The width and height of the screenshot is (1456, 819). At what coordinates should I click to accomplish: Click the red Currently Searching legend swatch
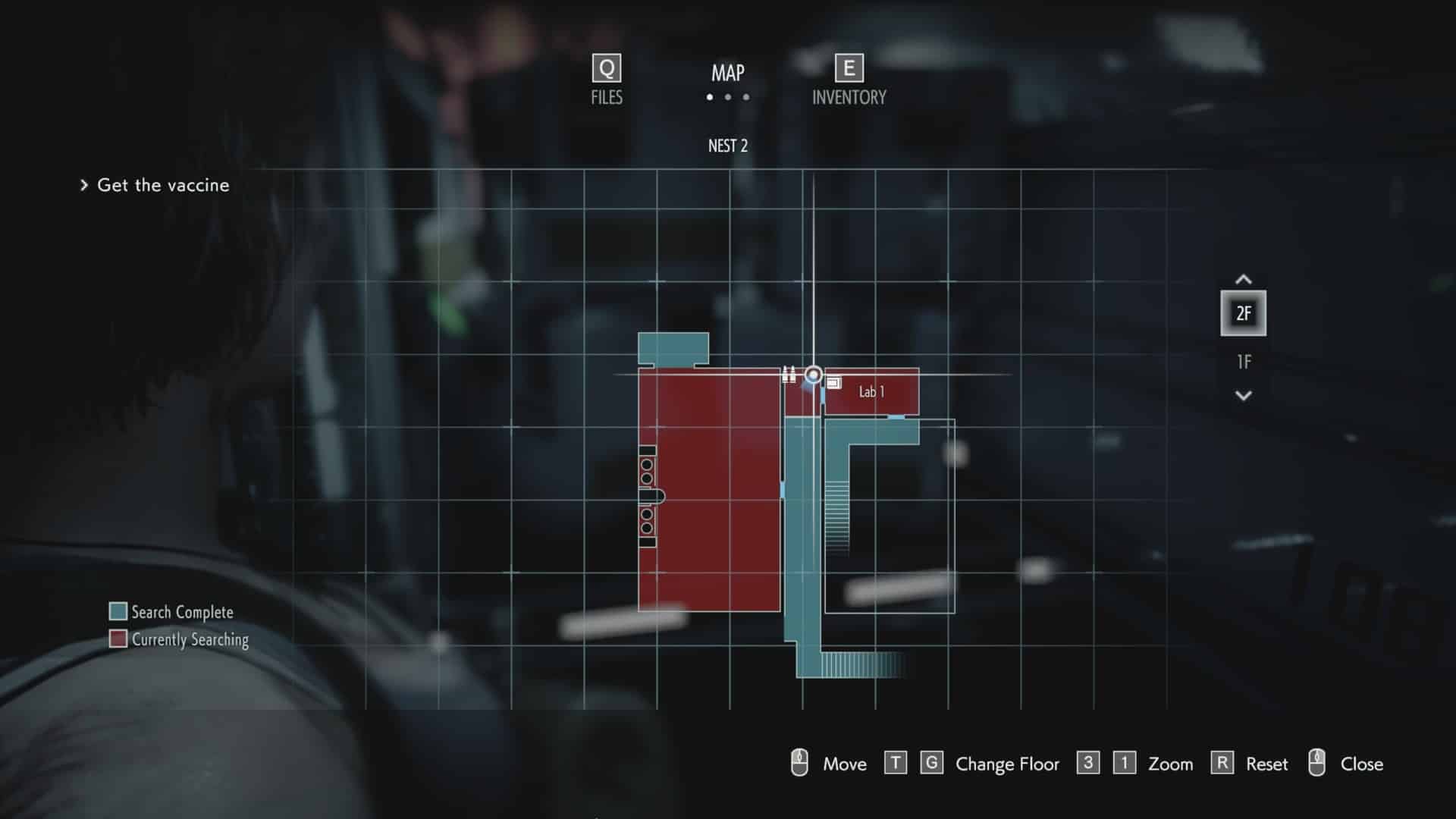click(x=119, y=639)
